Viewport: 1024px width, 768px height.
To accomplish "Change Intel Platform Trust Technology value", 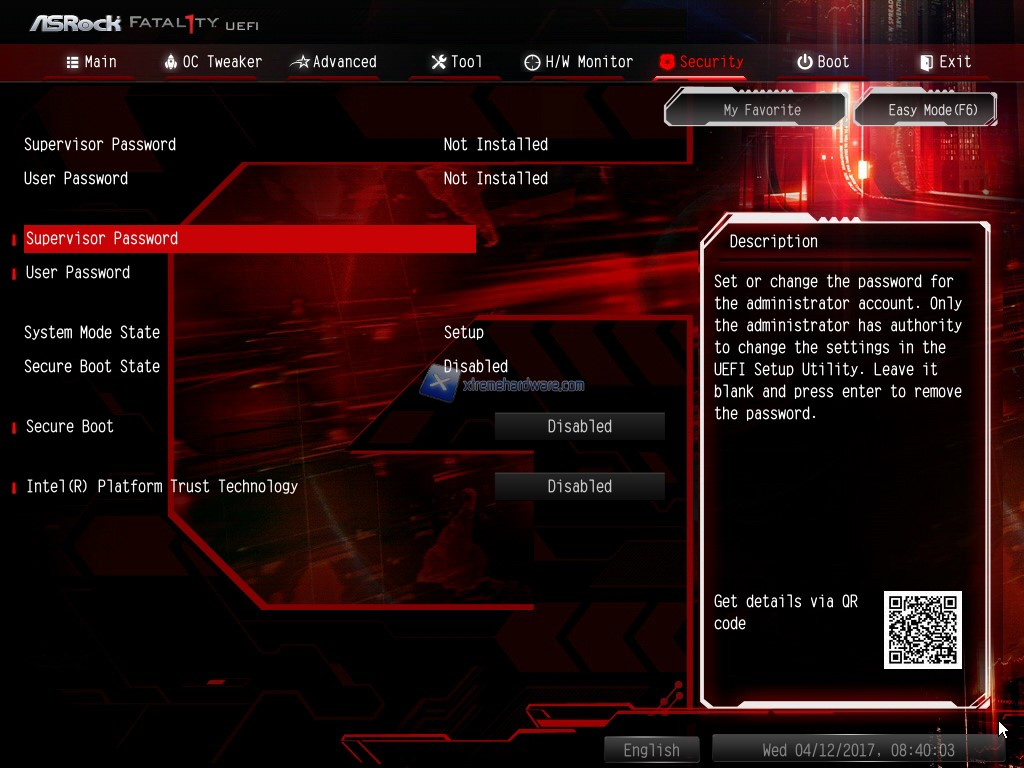I will click(579, 487).
